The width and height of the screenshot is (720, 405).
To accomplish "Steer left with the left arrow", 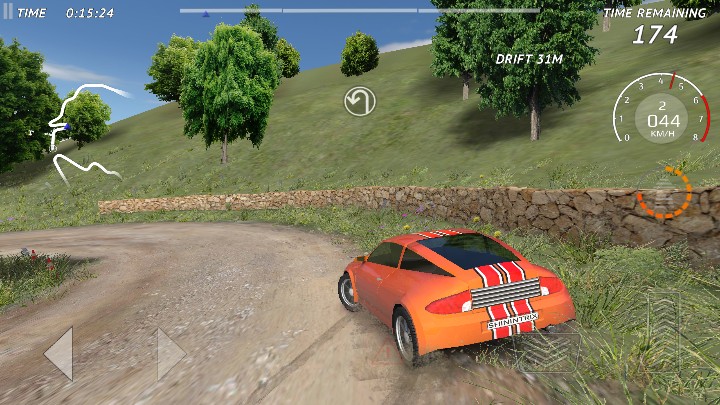I will (x=58, y=353).
